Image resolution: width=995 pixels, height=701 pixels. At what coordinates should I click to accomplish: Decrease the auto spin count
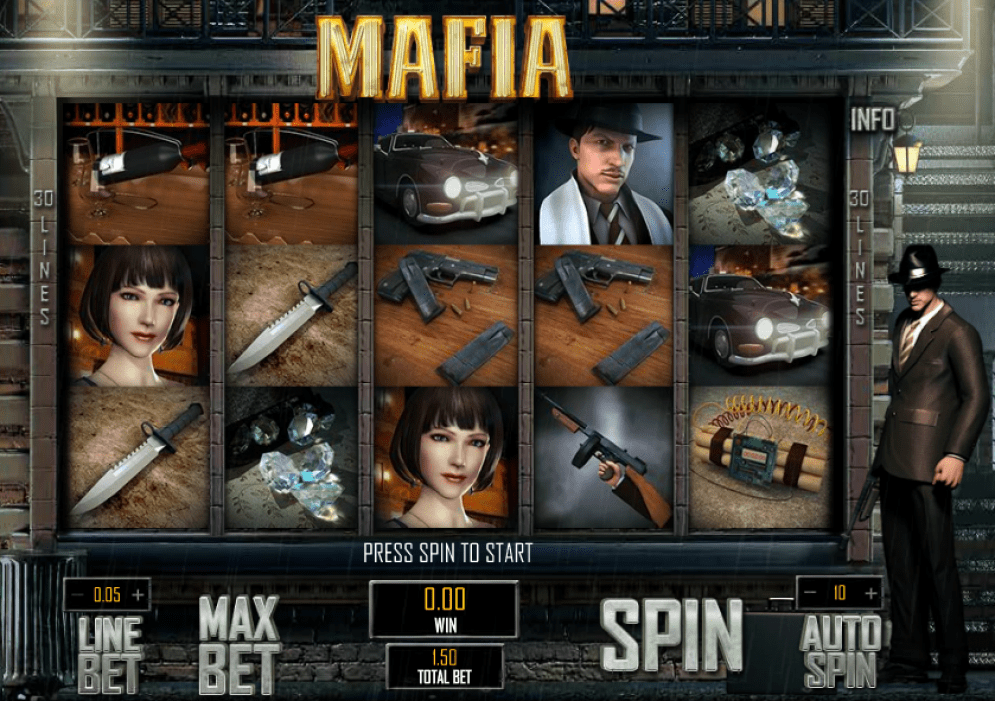(x=810, y=593)
